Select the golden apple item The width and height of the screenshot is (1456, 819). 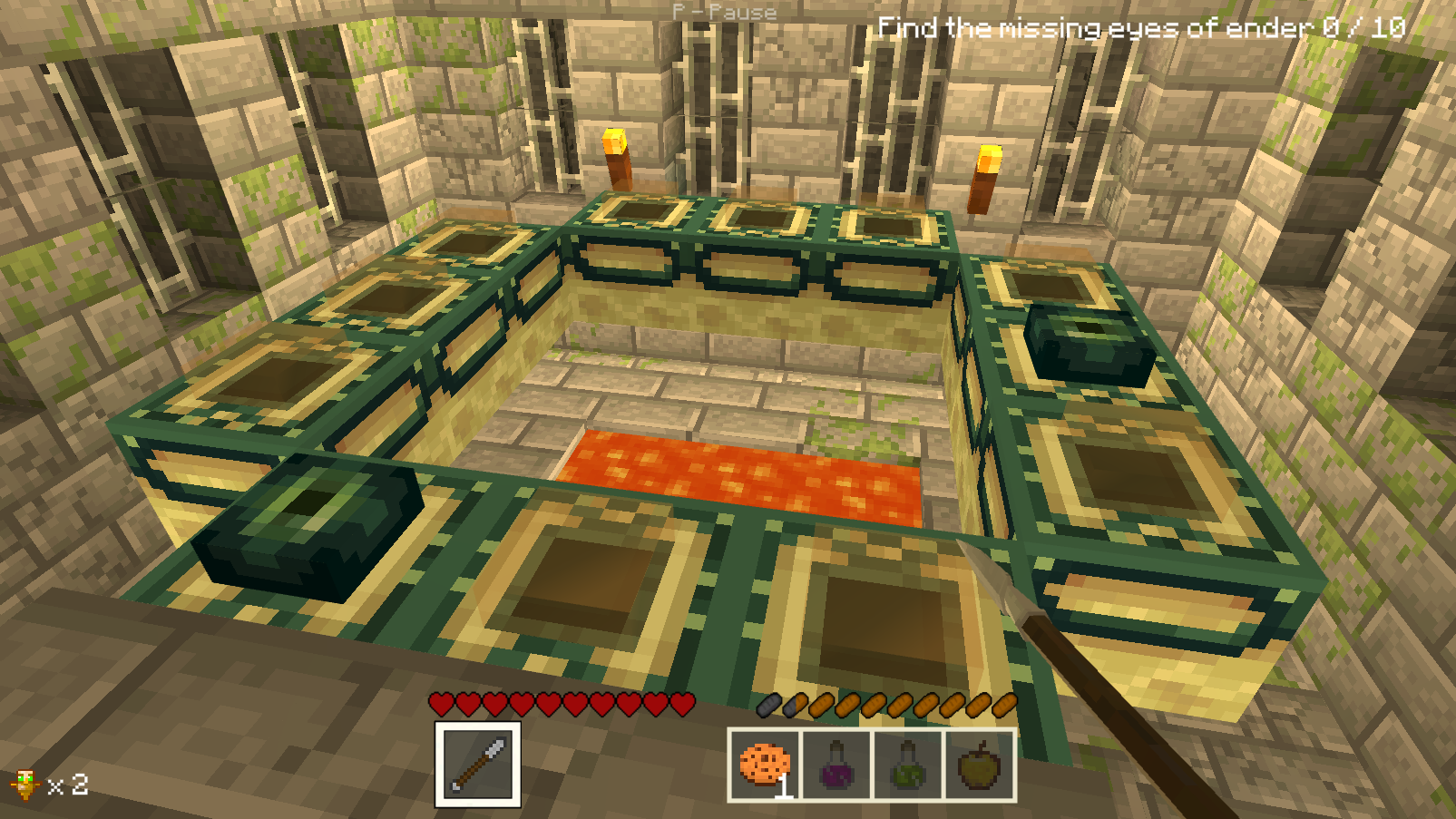tap(979, 766)
